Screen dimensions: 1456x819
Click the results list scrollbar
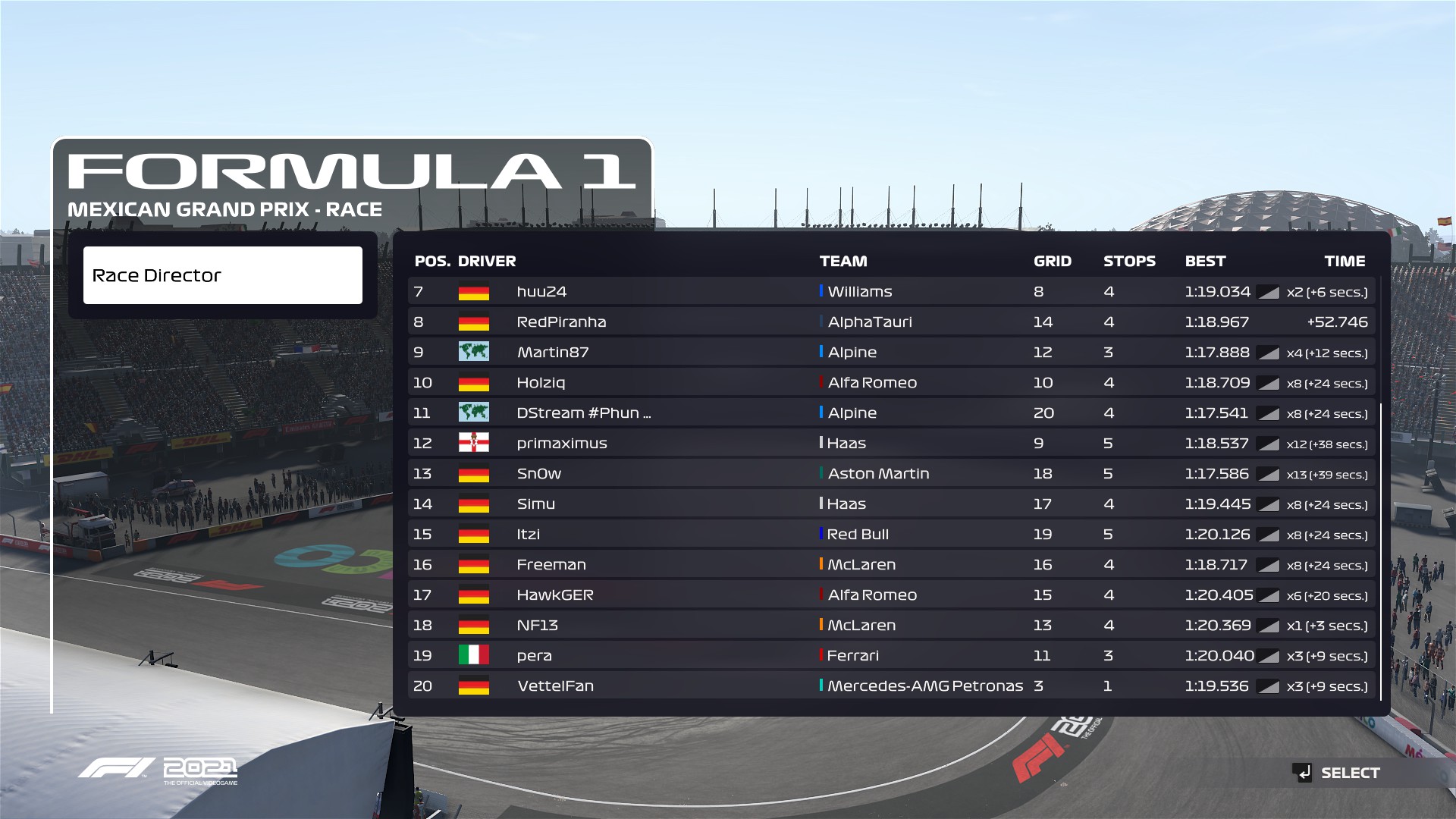[1382, 551]
